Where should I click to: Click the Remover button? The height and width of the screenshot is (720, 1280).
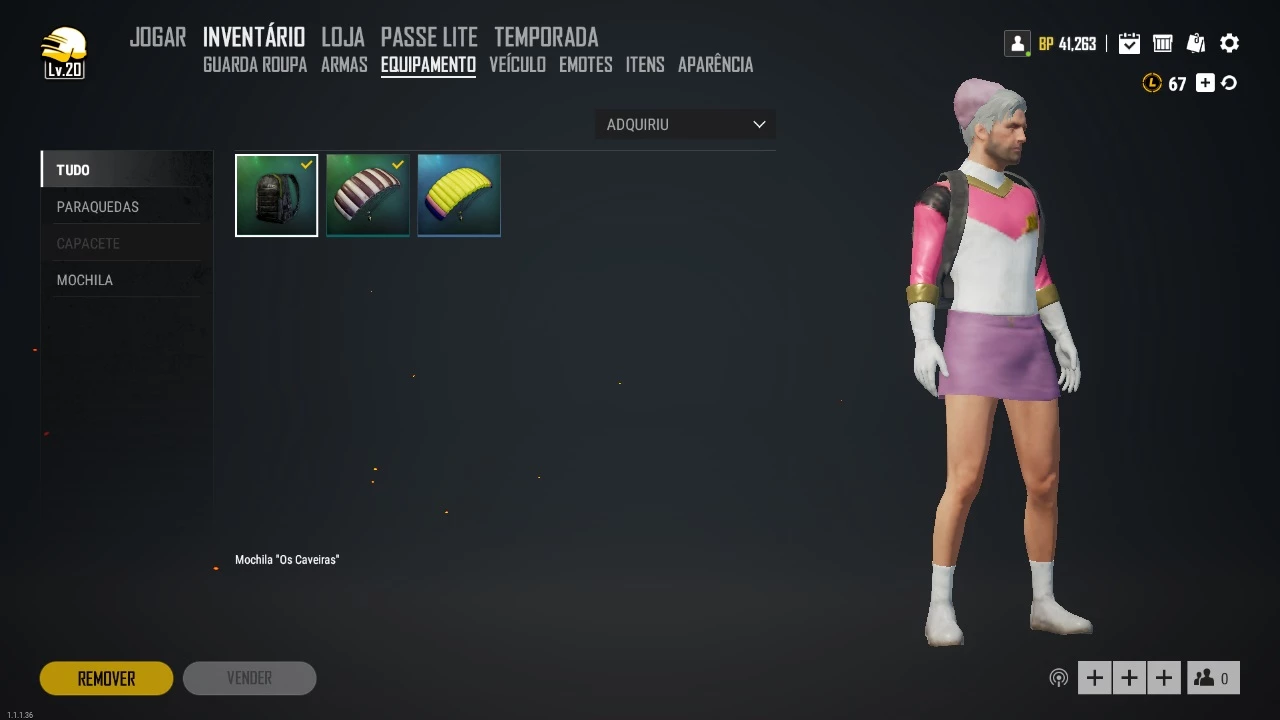pyautogui.click(x=106, y=678)
